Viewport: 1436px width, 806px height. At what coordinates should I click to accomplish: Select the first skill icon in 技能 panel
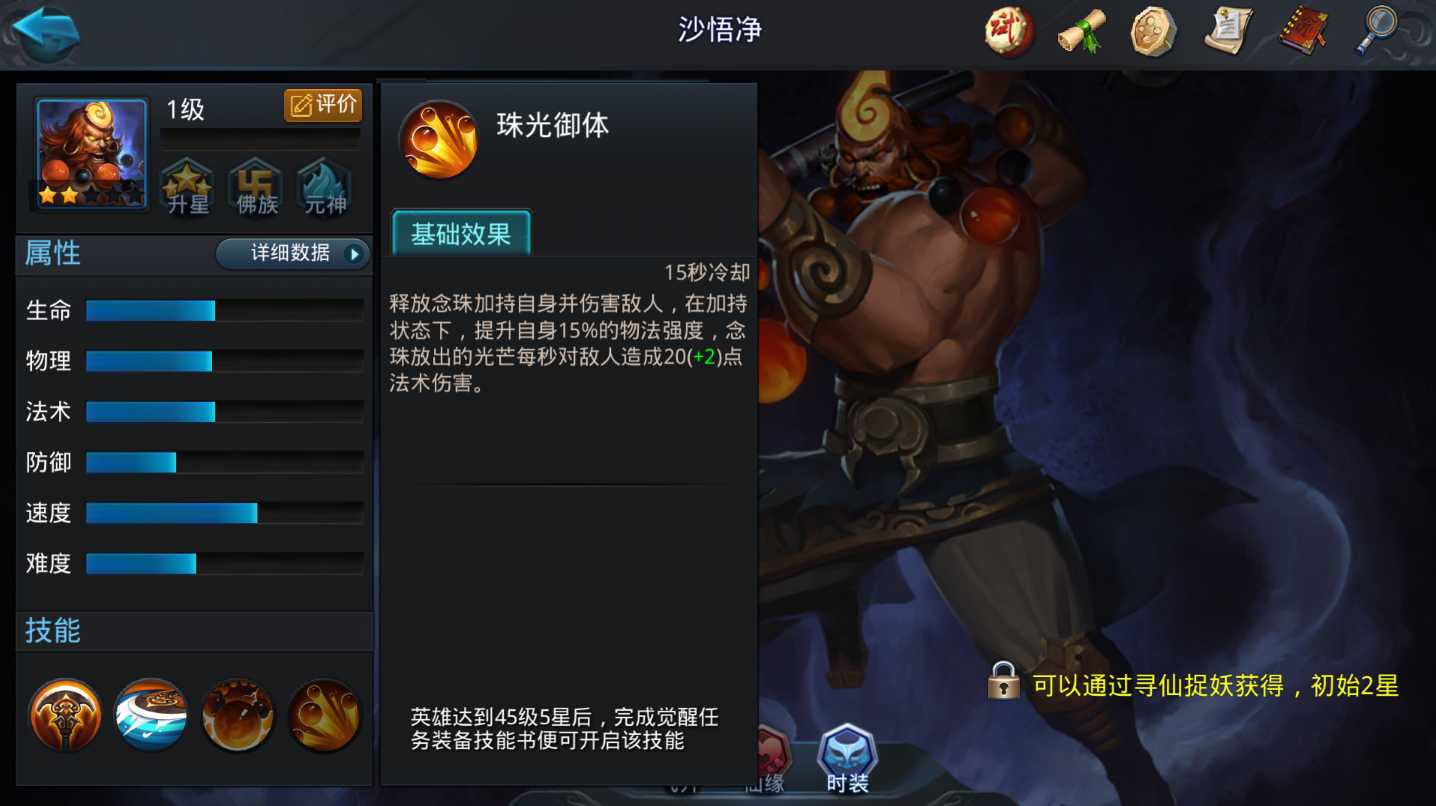[x=64, y=712]
